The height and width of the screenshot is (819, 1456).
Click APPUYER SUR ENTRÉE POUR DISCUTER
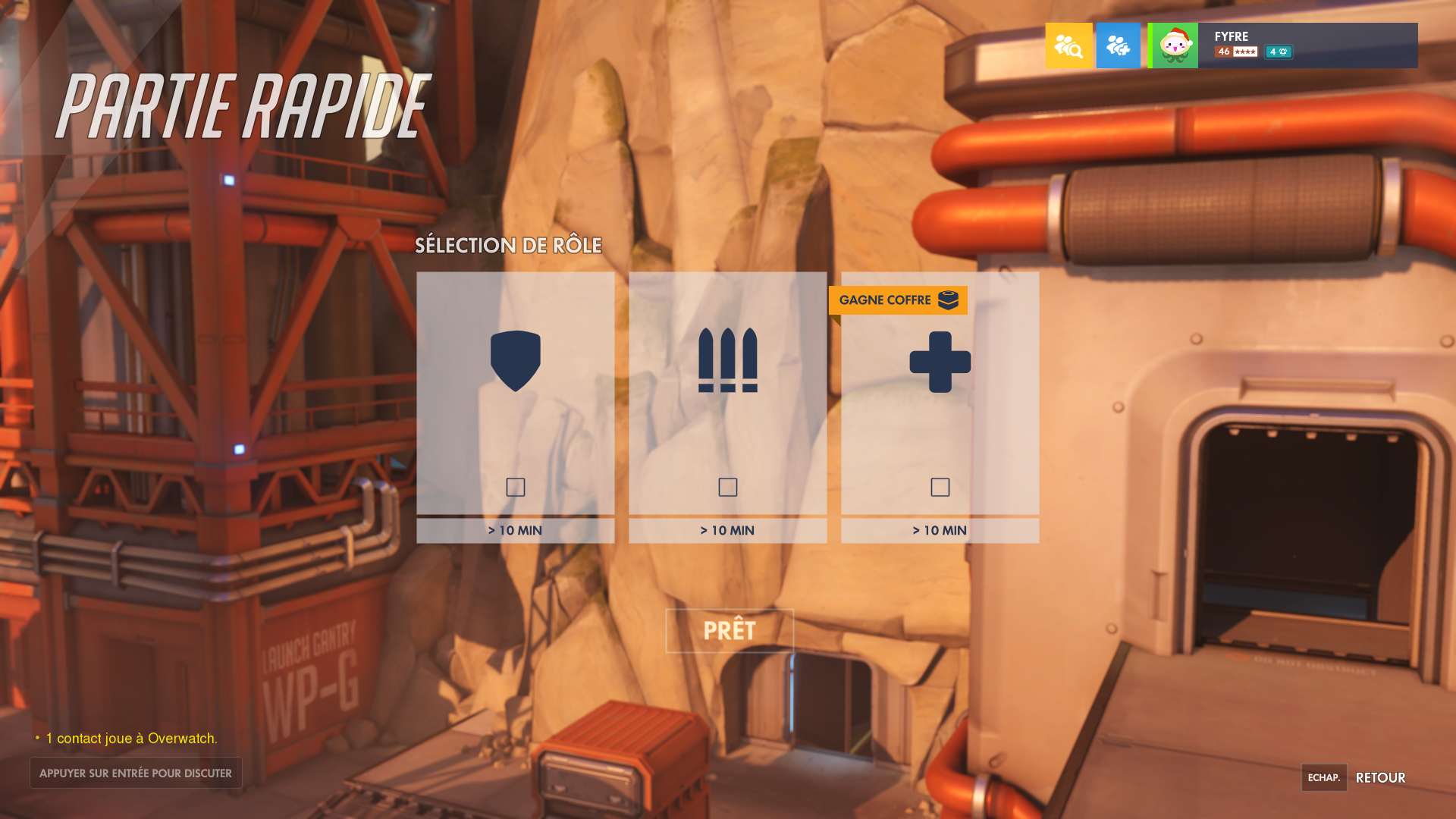pos(136,773)
